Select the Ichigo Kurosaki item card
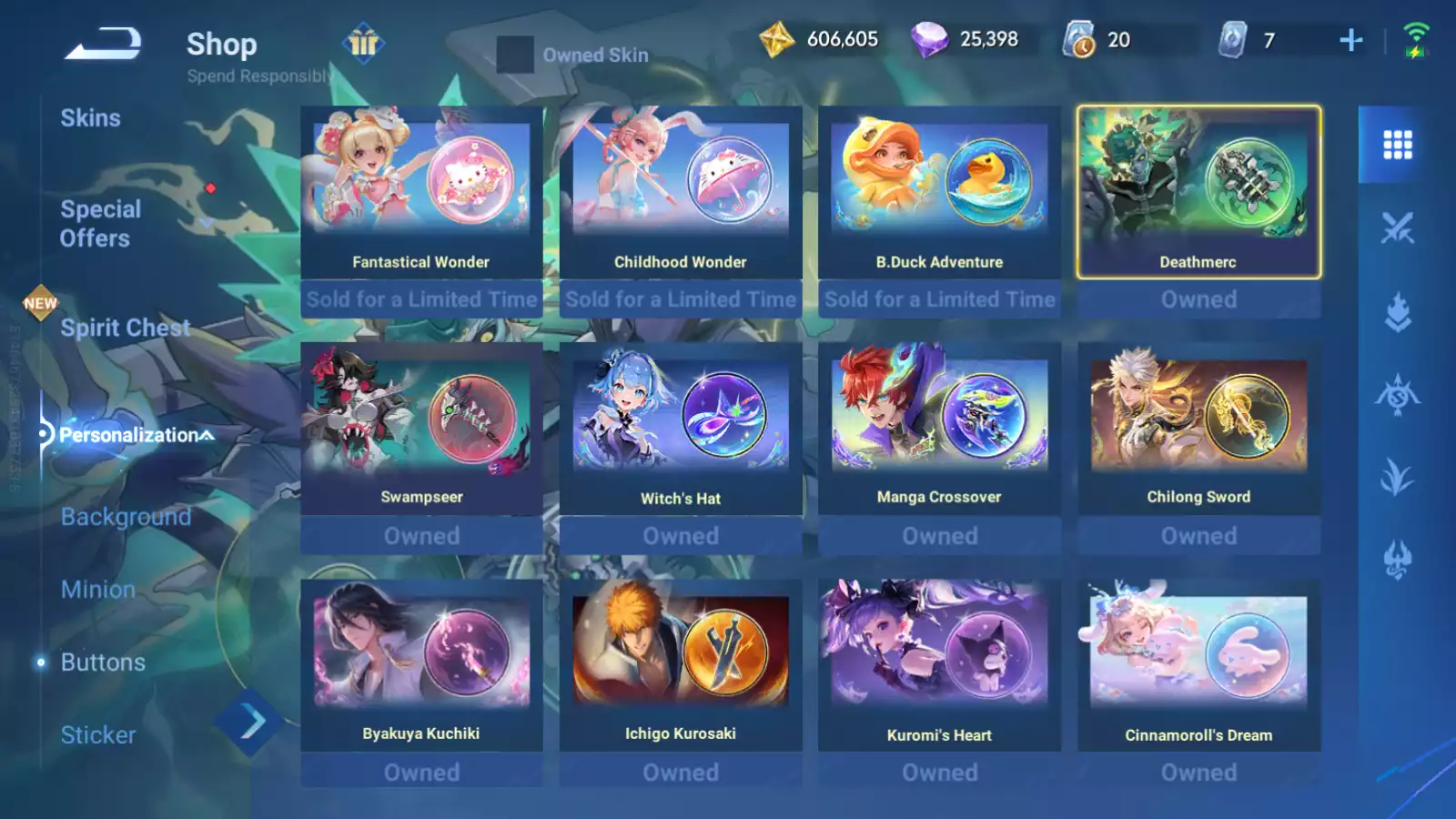This screenshot has height=819, width=1456. 680,665
